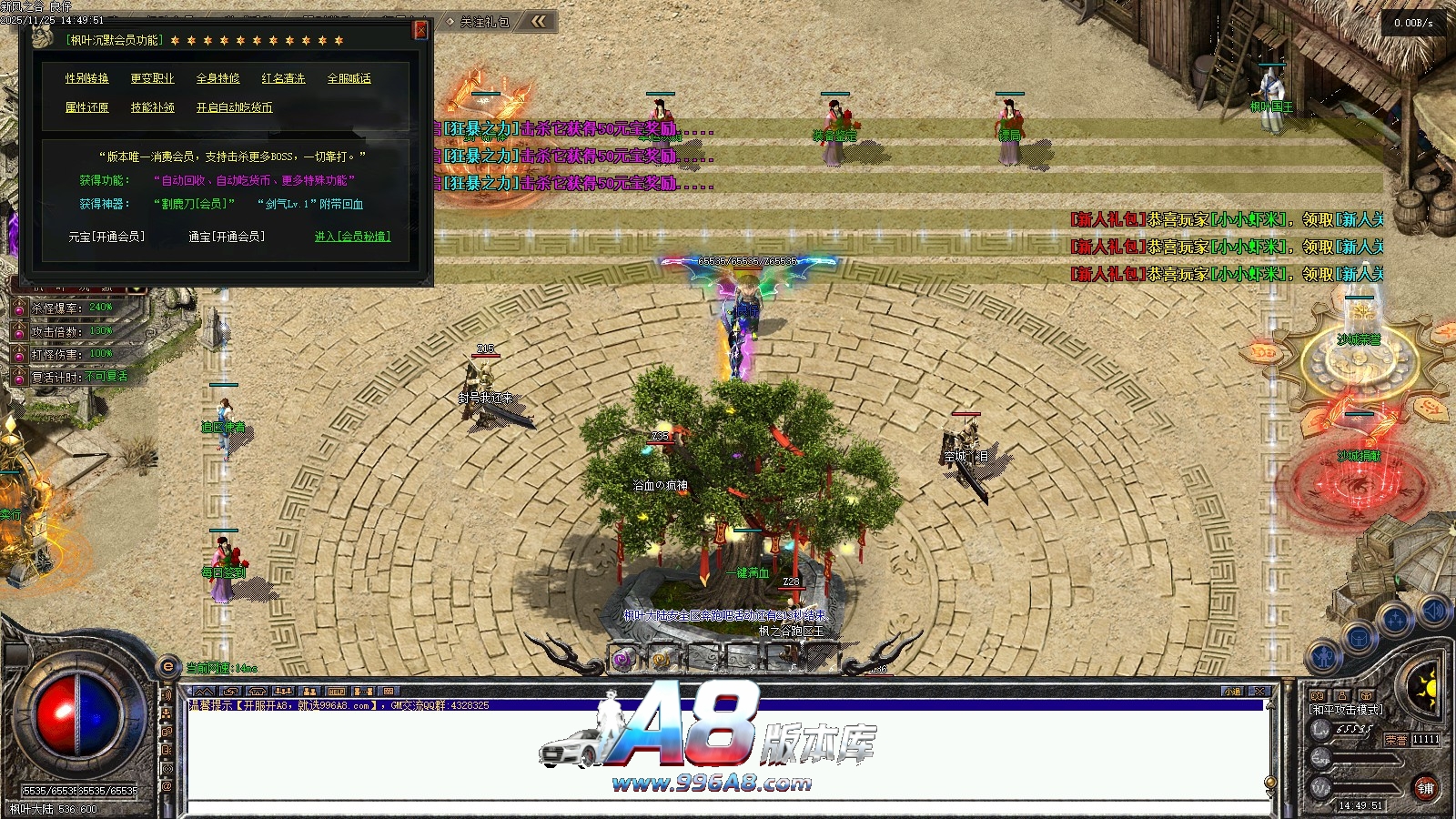Viewport: 1456px width, 819px height.
Task: Choose the 更变职业 option
Action: coord(152,79)
